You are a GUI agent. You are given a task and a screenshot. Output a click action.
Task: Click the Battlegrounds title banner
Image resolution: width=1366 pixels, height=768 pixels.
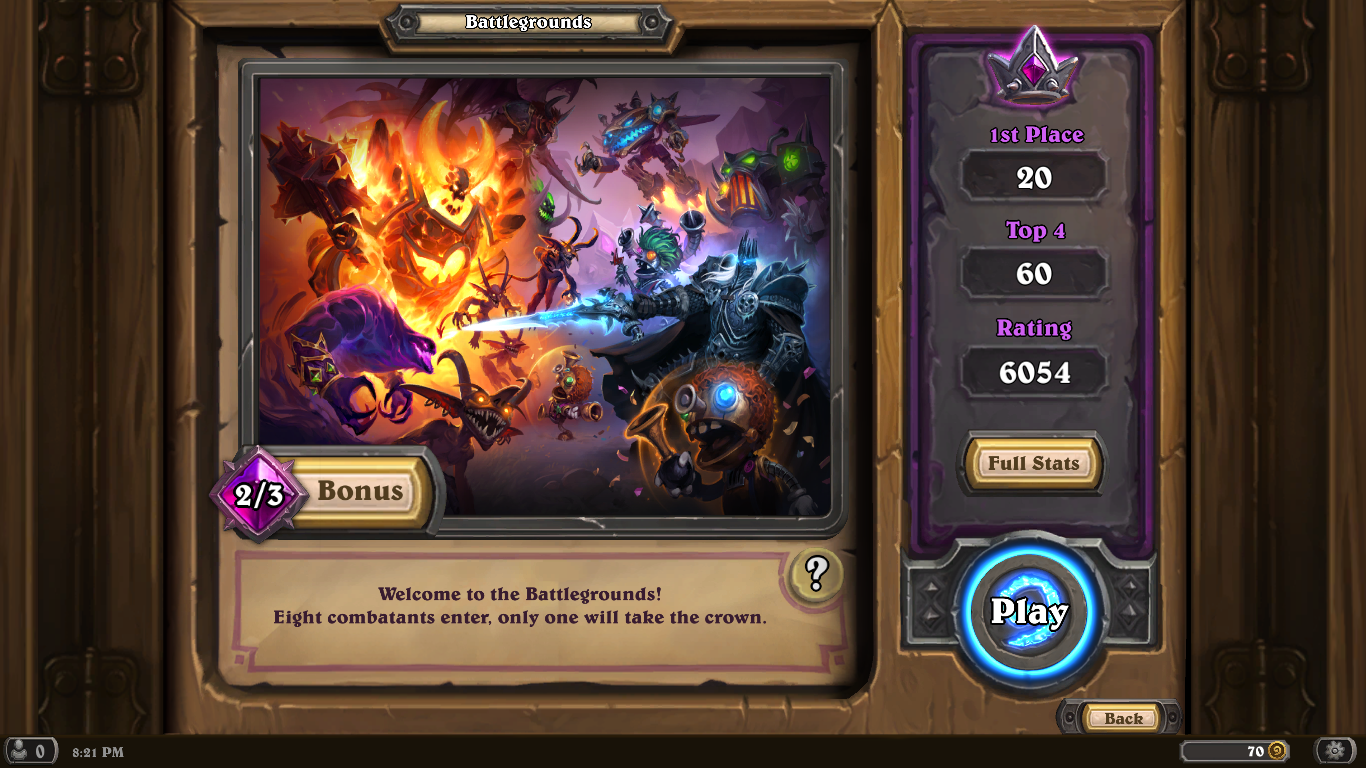tap(528, 21)
